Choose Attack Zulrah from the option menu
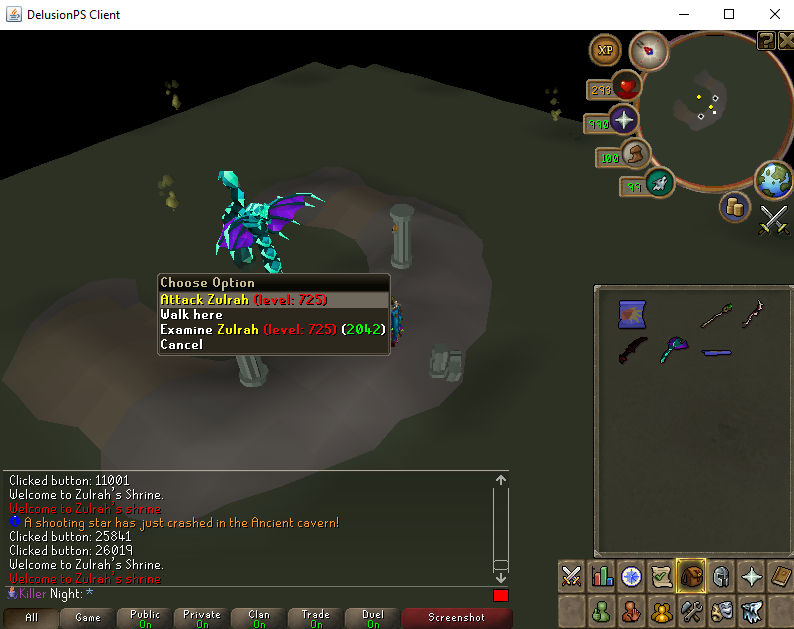The image size is (794, 629). 243,299
